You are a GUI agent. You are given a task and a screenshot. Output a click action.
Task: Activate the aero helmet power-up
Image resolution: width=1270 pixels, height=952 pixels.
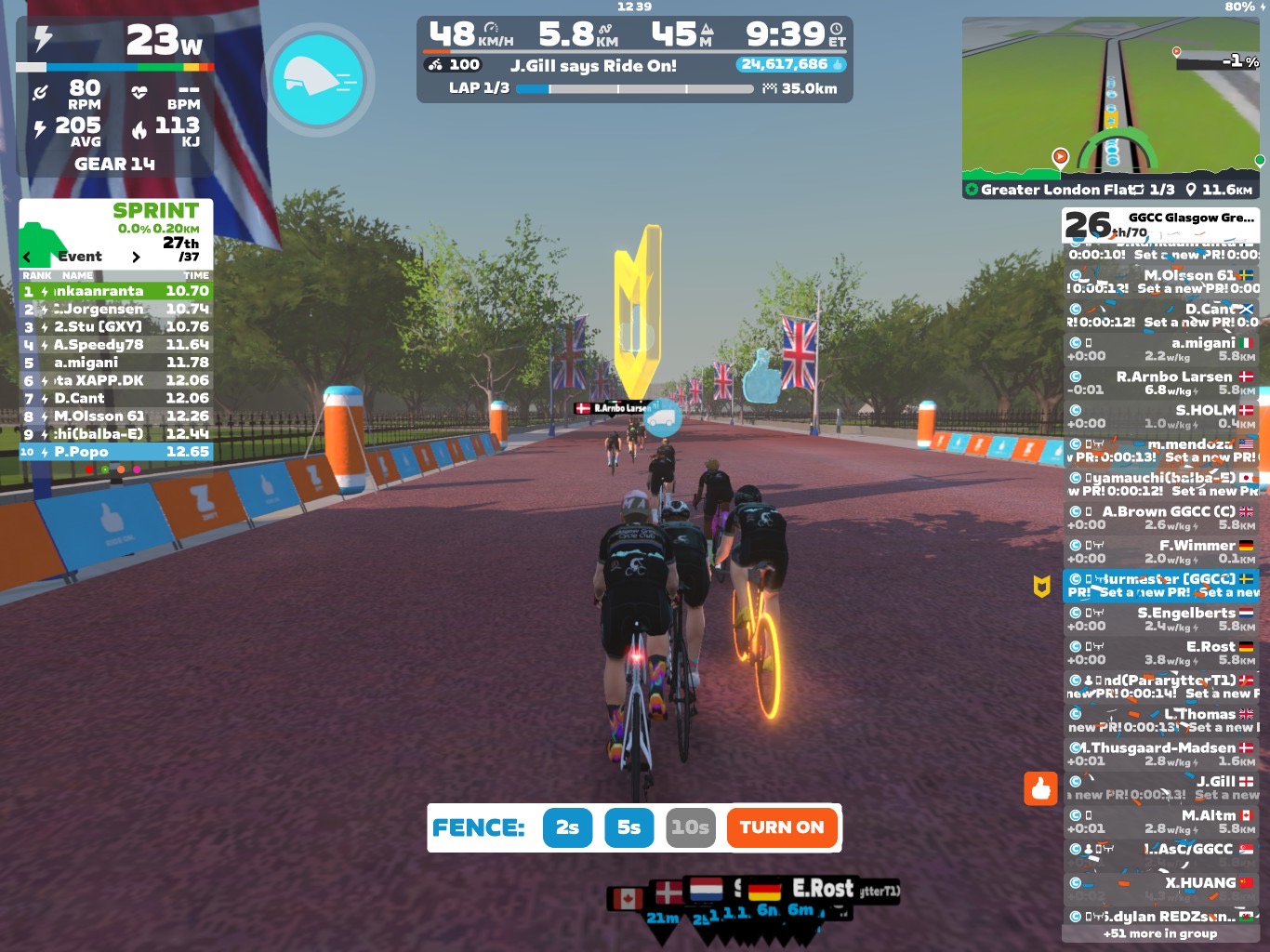coord(319,80)
